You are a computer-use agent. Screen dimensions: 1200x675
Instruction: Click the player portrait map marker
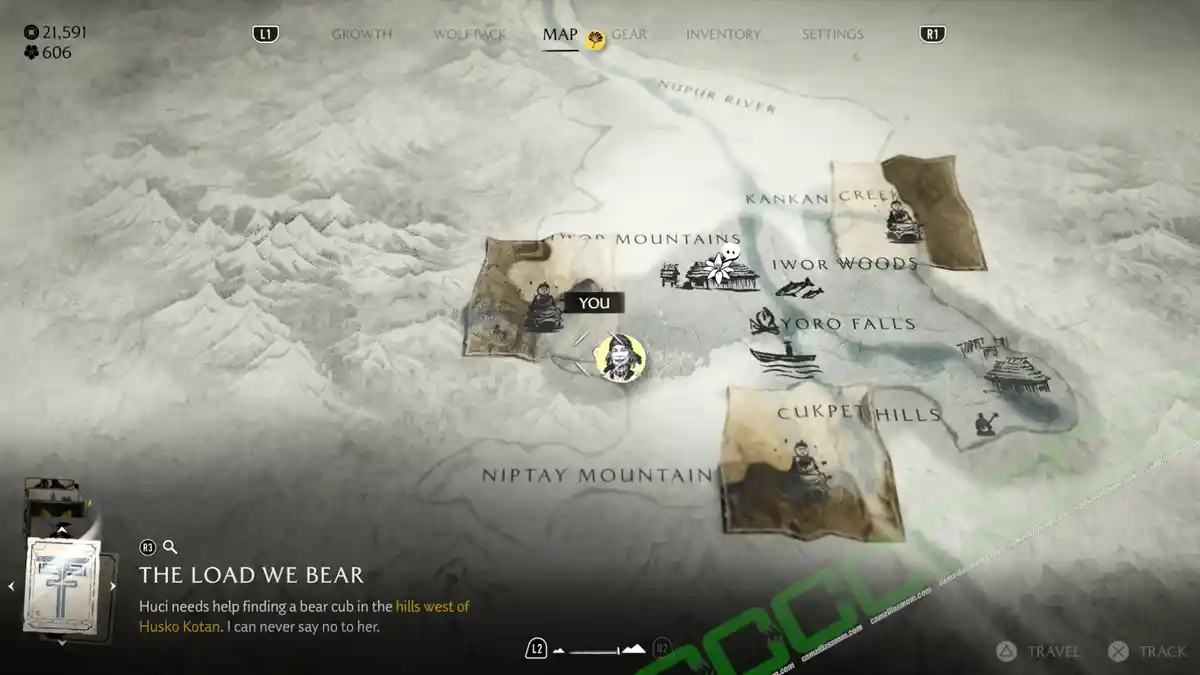pyautogui.click(x=620, y=357)
